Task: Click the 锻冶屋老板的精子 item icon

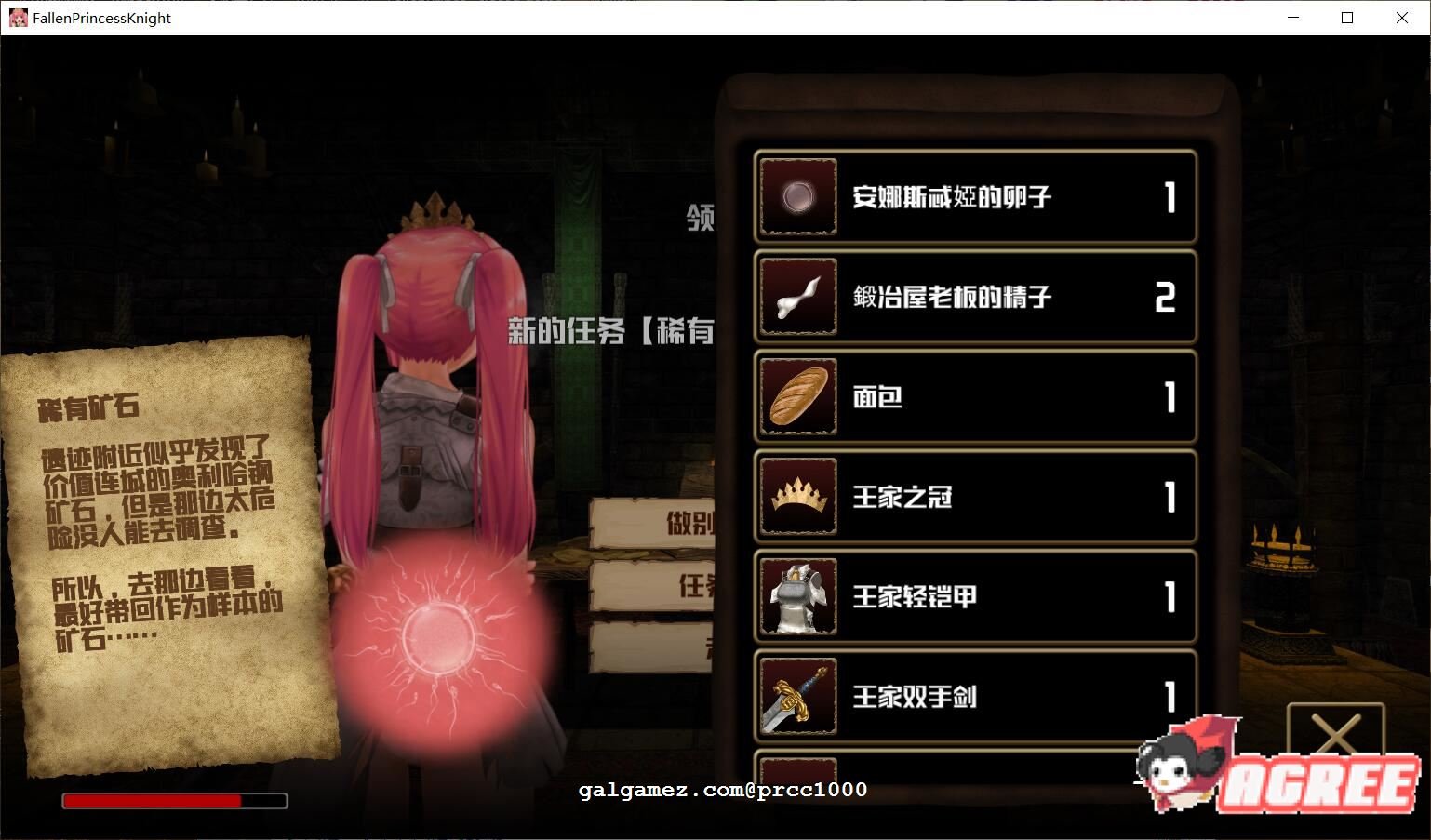Action: 797,297
